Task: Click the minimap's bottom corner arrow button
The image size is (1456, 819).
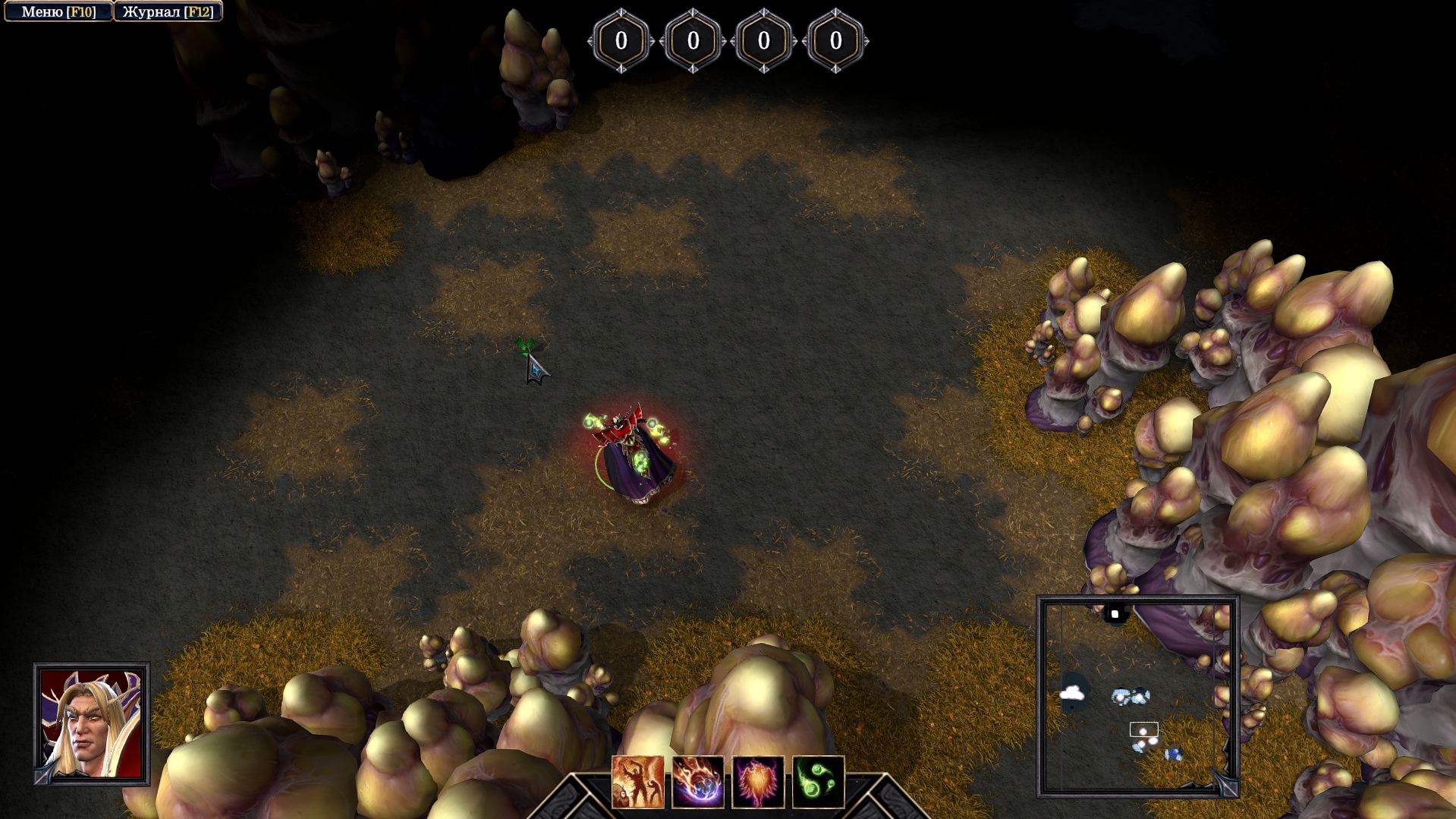Action: click(x=1225, y=786)
